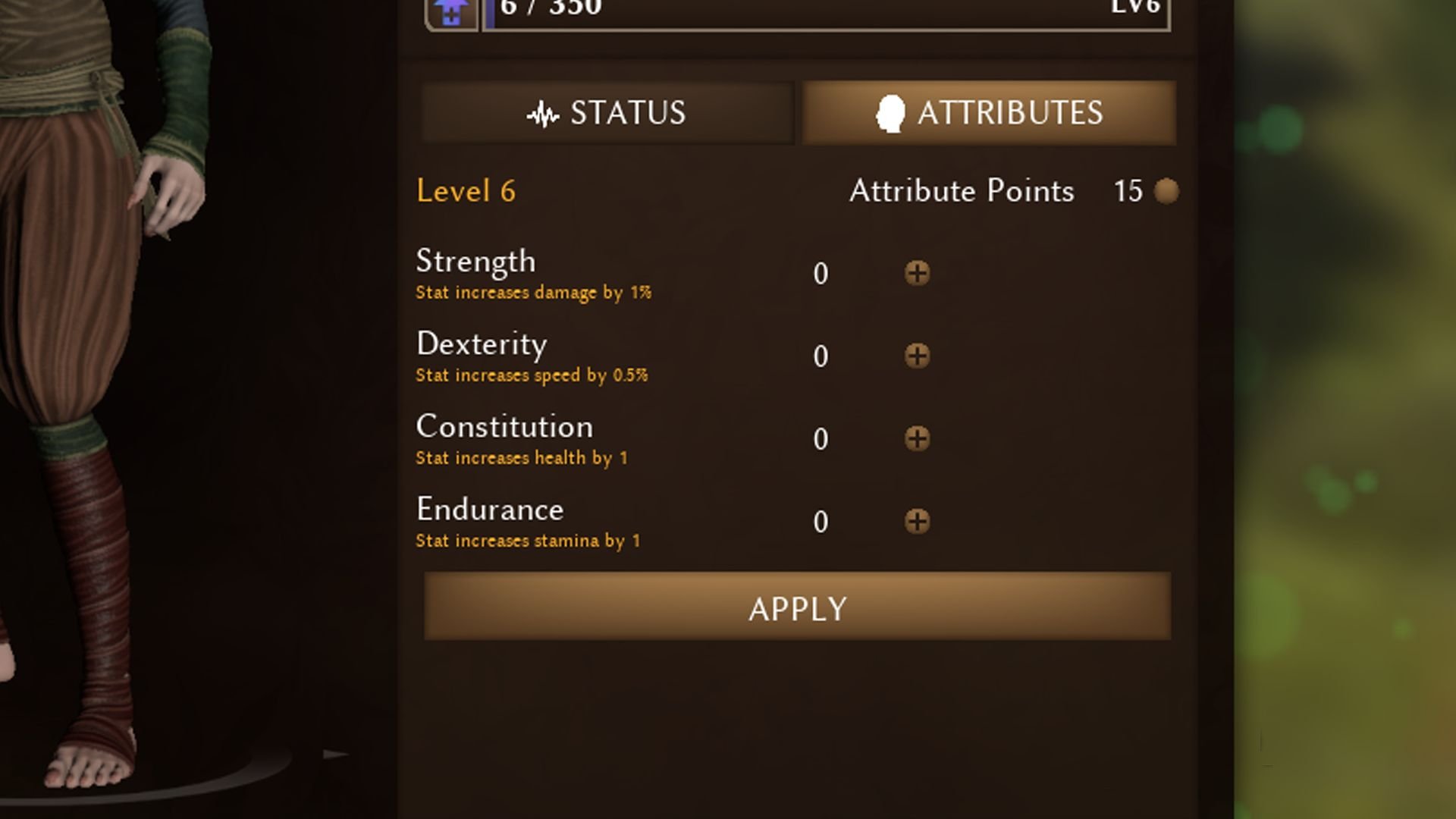Viewport: 1456px width, 819px height.
Task: Click the attribute point orb next to 15
Action: tap(1165, 191)
